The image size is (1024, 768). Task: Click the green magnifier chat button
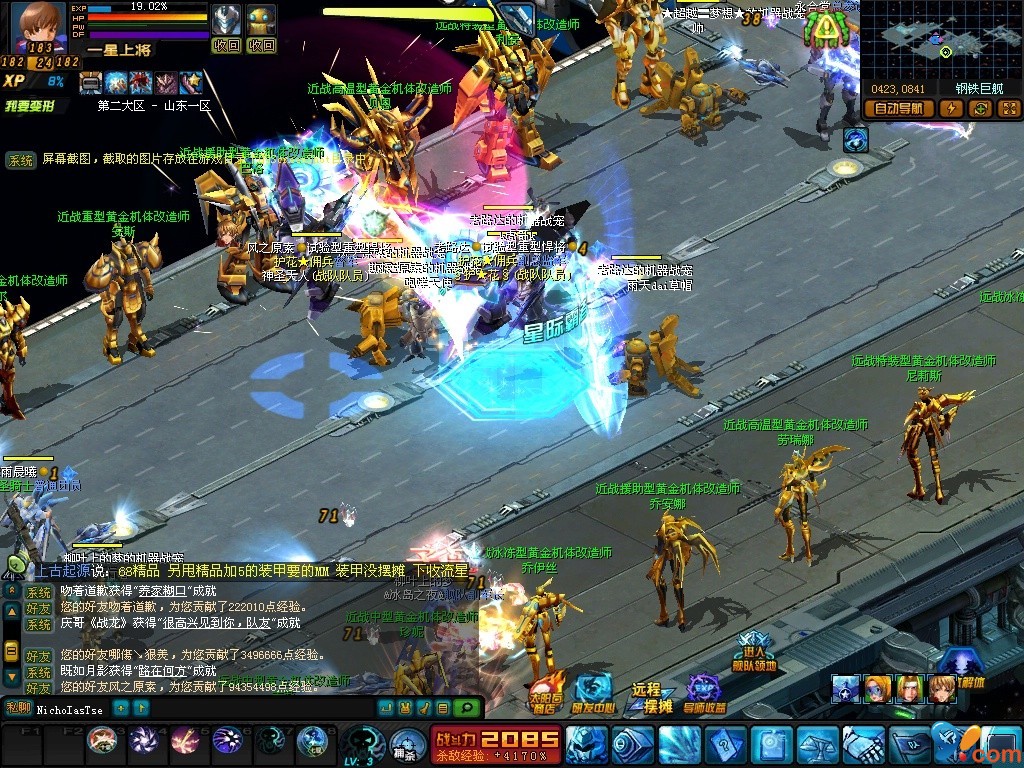click(x=464, y=708)
